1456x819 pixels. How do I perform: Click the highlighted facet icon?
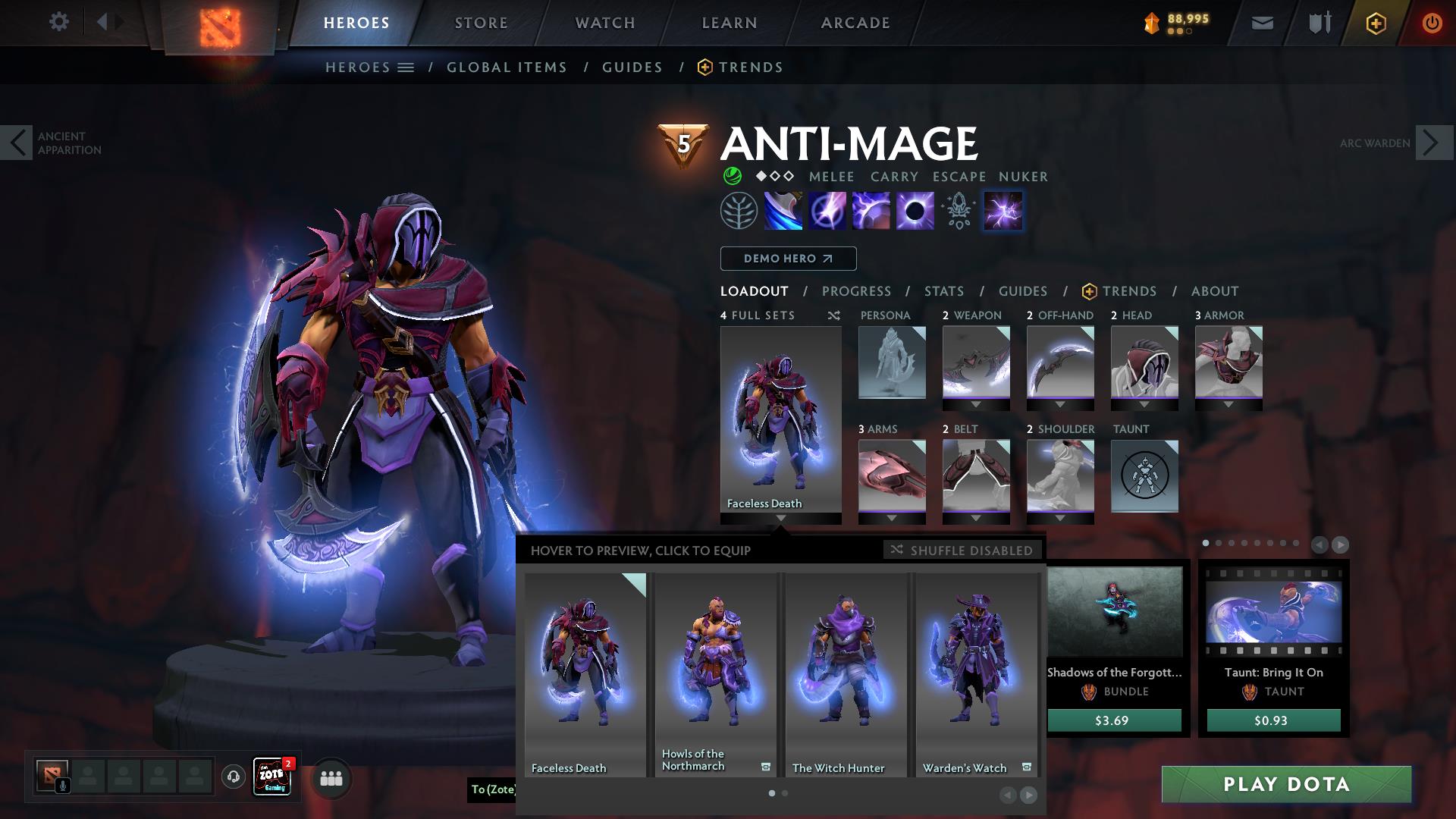[x=1003, y=211]
